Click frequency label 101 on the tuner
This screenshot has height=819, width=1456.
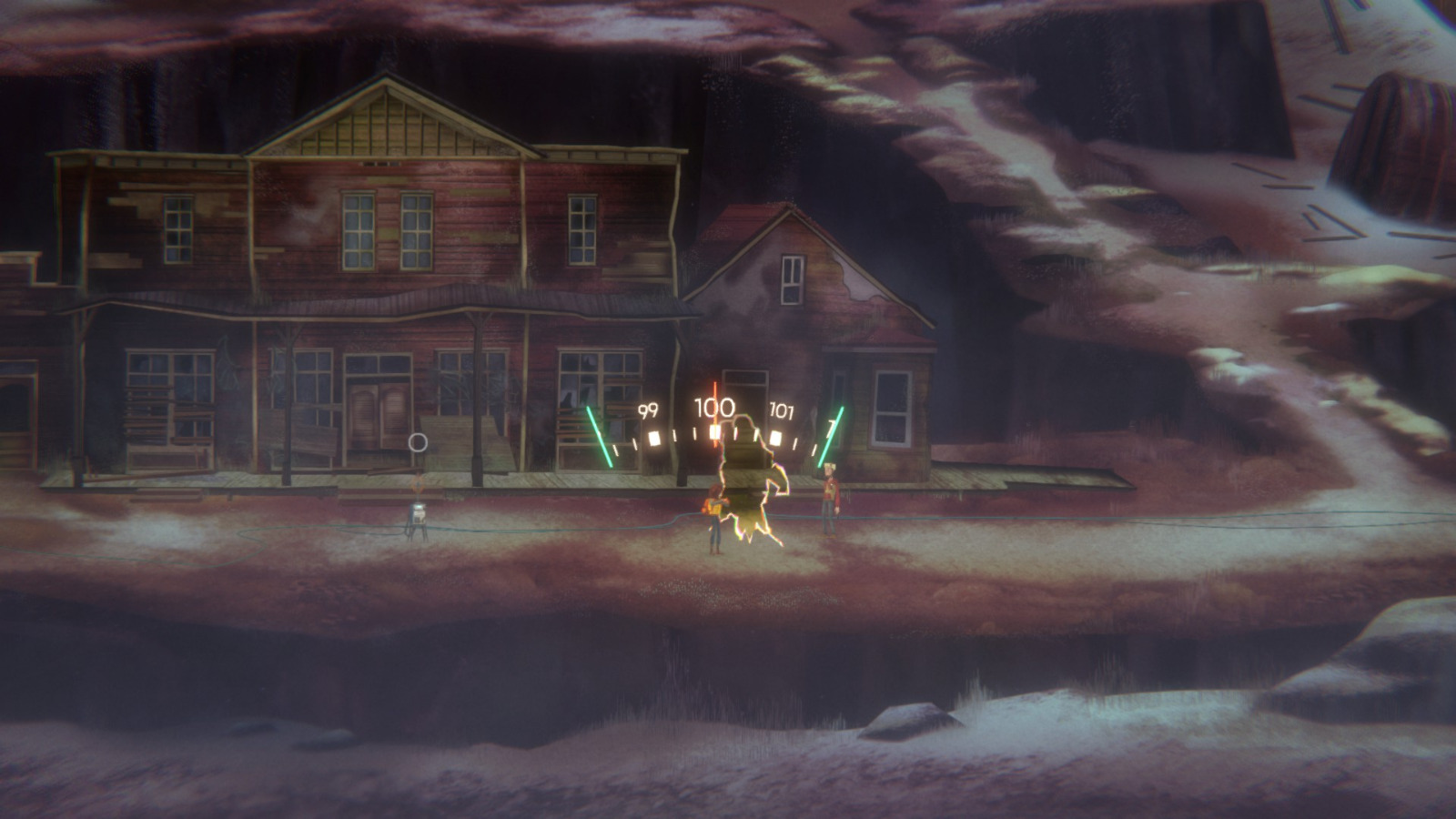point(781,410)
